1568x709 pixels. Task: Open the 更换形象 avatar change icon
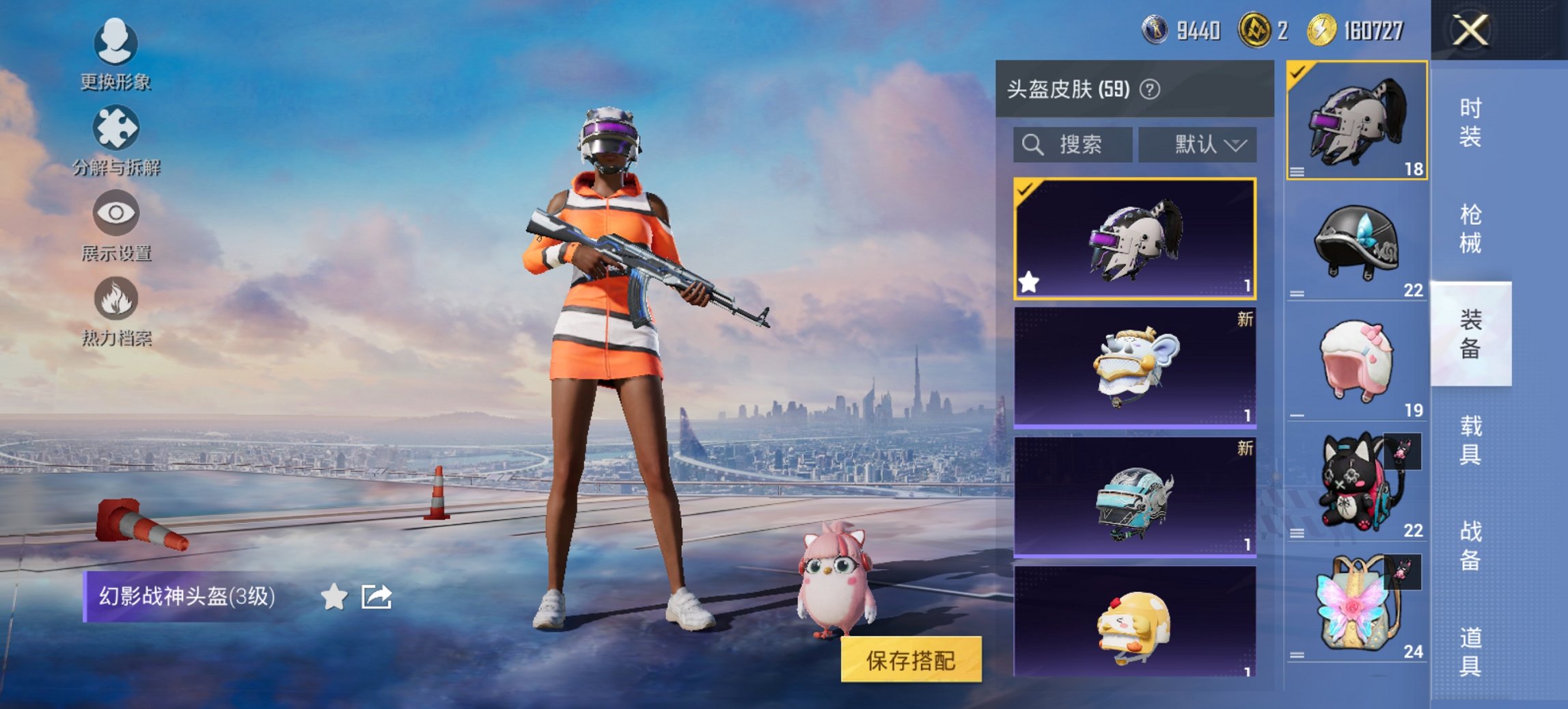coord(116,42)
